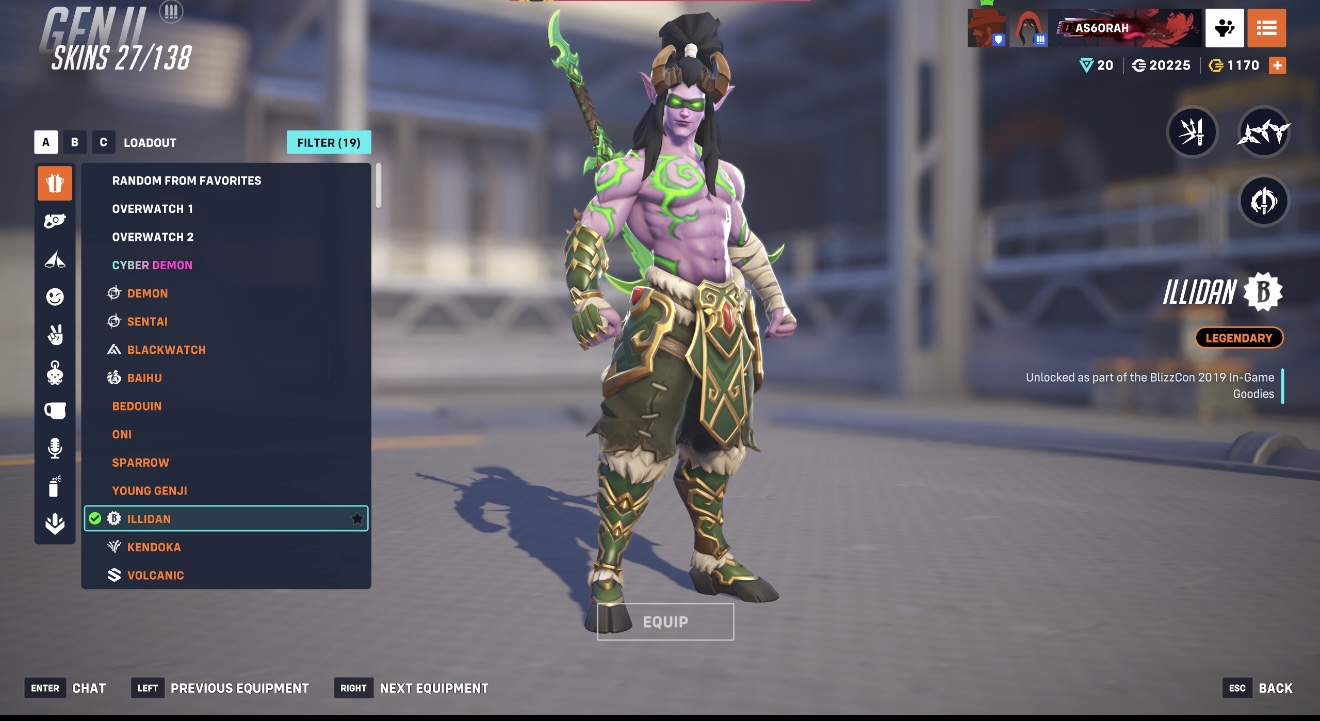
Task: Choose the Blackwatch skin entry
Action: pyautogui.click(x=166, y=350)
